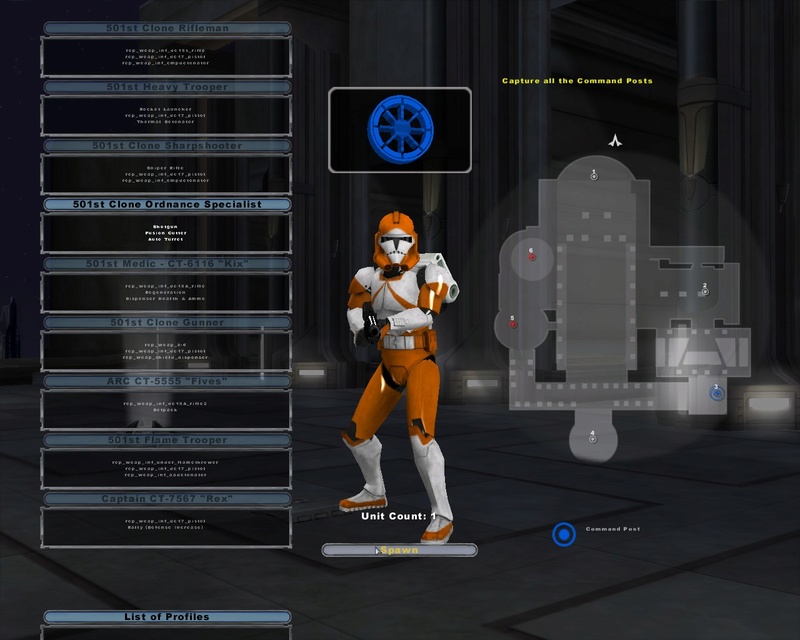Select Captain CT-7567 "Rex"
This screenshot has height=640, width=800.
click(167, 499)
